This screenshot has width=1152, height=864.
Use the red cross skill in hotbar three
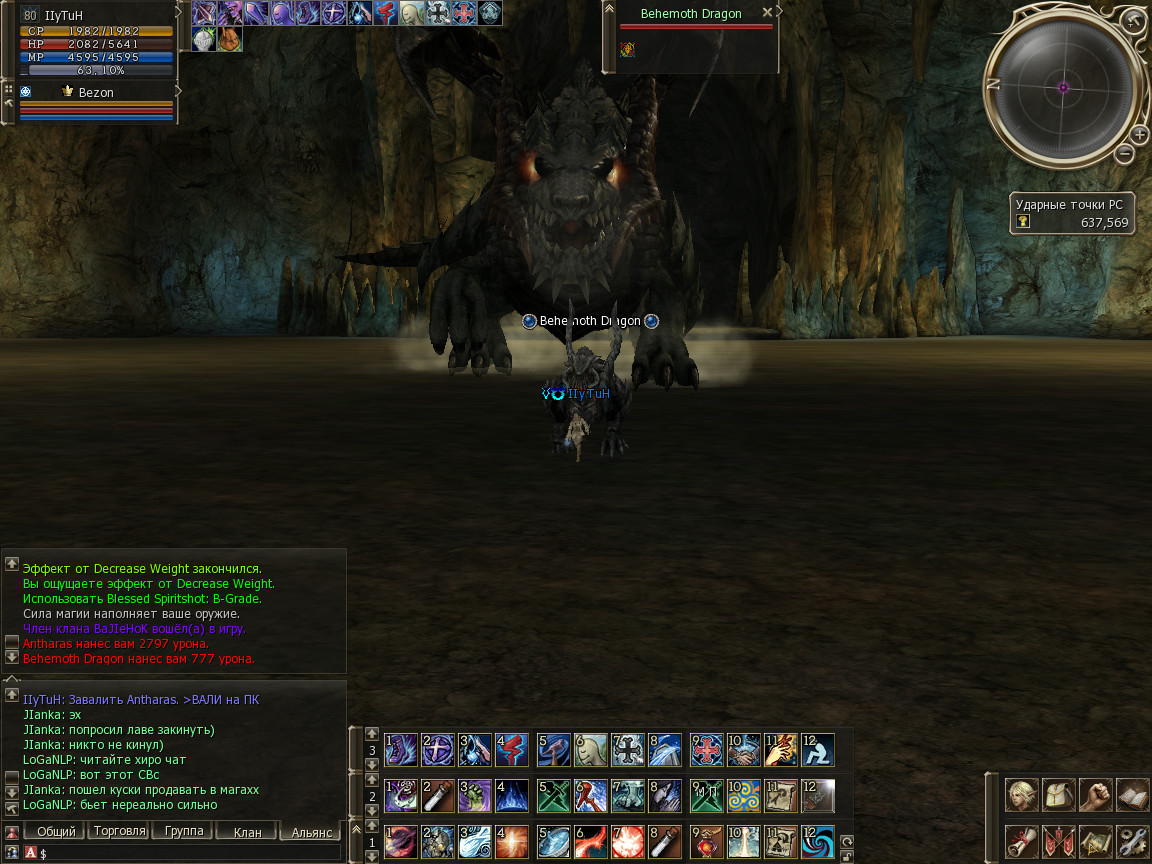point(707,749)
